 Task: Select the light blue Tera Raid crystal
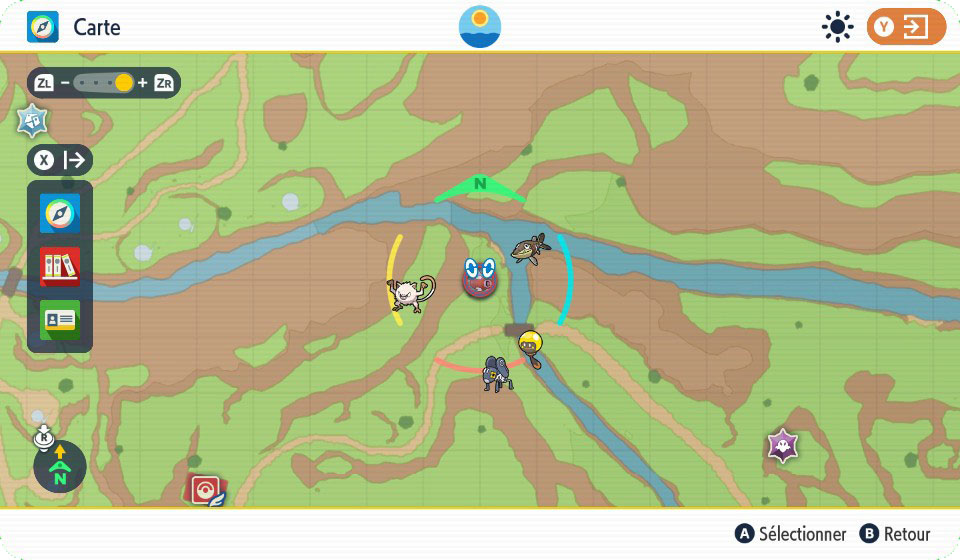(32, 120)
